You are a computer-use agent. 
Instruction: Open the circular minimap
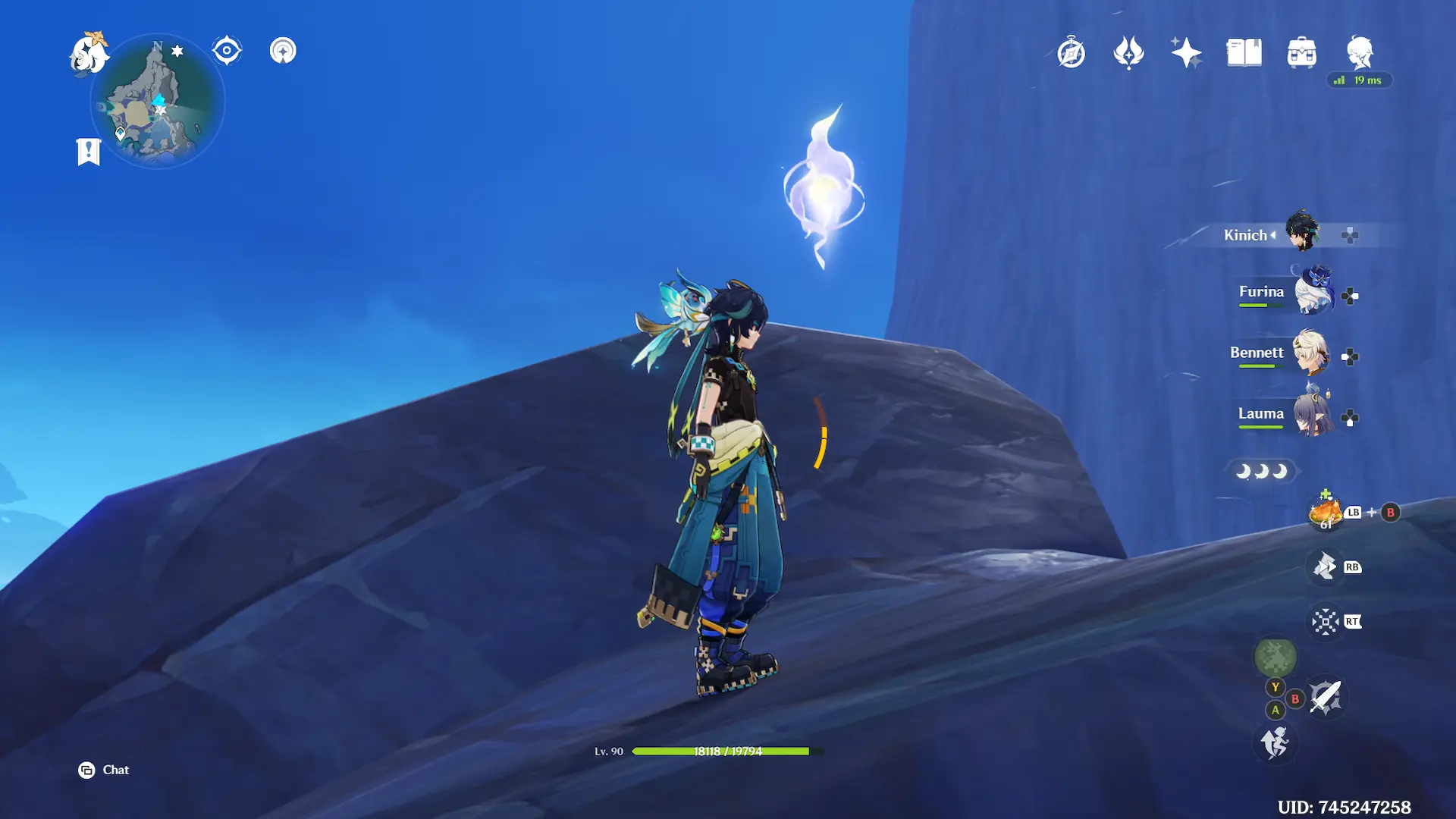click(158, 102)
